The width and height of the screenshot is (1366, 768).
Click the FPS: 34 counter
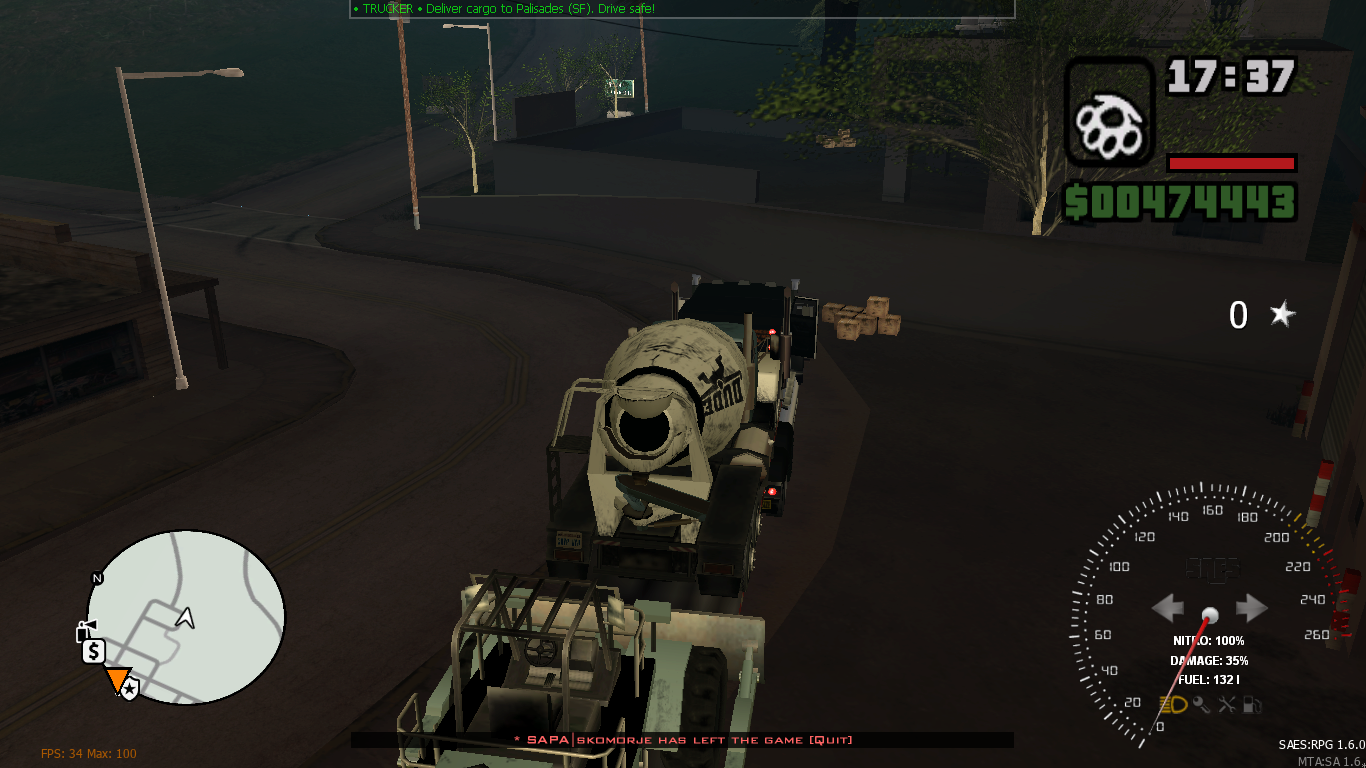click(x=68, y=753)
